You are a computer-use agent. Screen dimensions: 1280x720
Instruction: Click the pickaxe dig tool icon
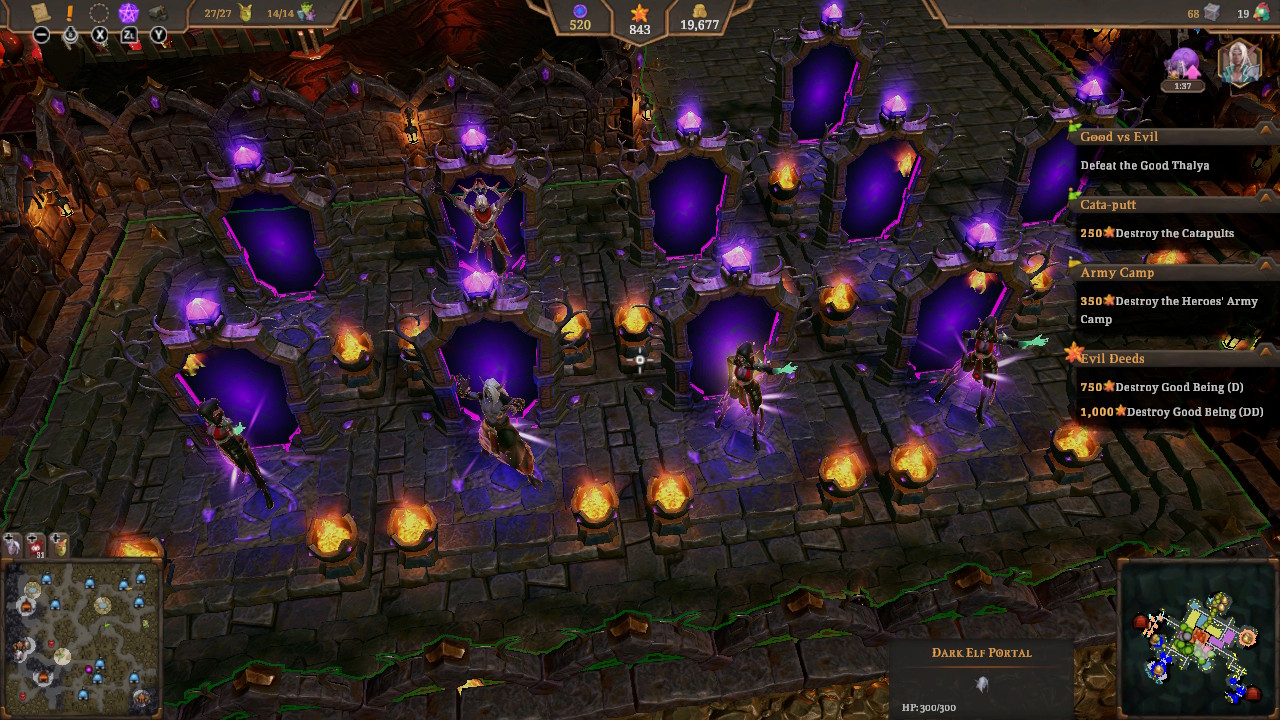point(157,13)
